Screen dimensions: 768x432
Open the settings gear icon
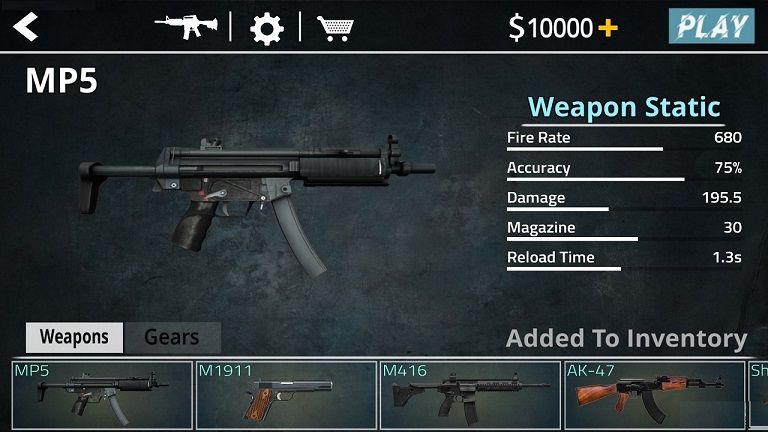pyautogui.click(x=266, y=28)
